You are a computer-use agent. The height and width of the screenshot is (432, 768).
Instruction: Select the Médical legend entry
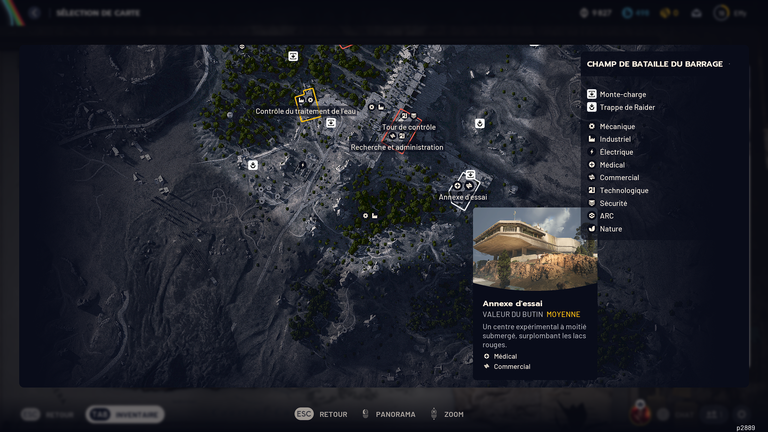(x=612, y=165)
